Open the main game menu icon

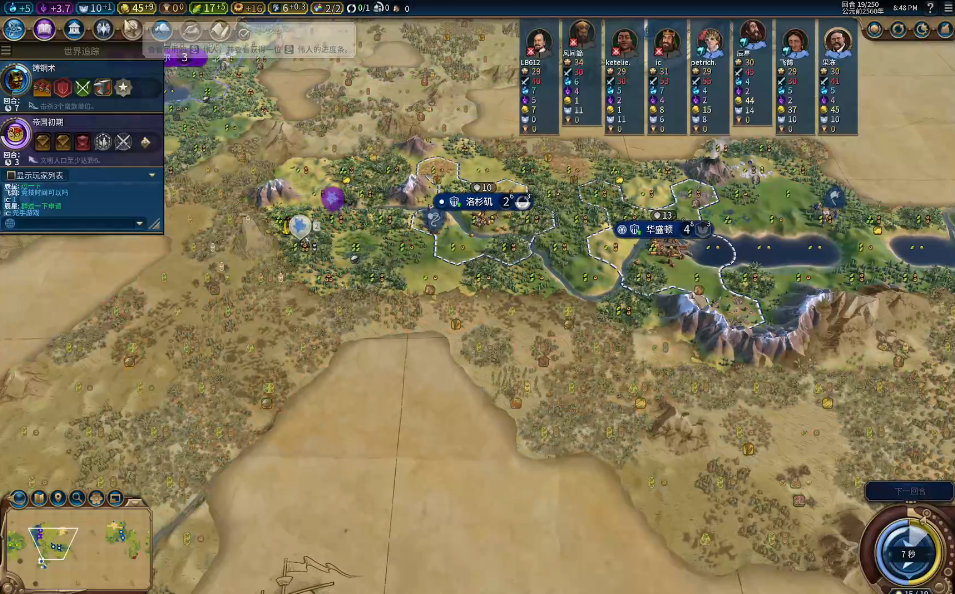pos(946,7)
